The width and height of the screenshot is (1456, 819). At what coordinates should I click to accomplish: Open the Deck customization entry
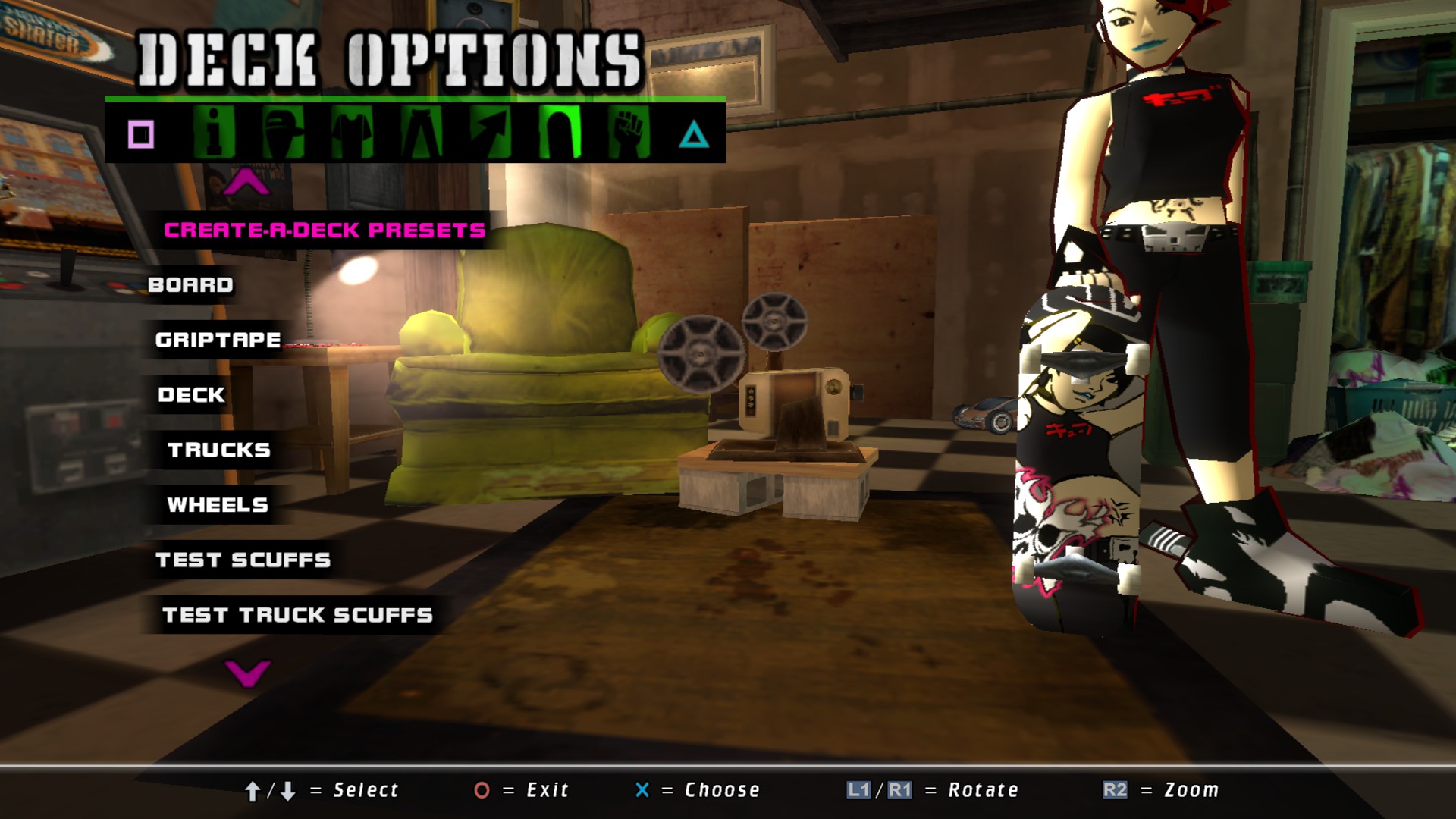pos(191,395)
